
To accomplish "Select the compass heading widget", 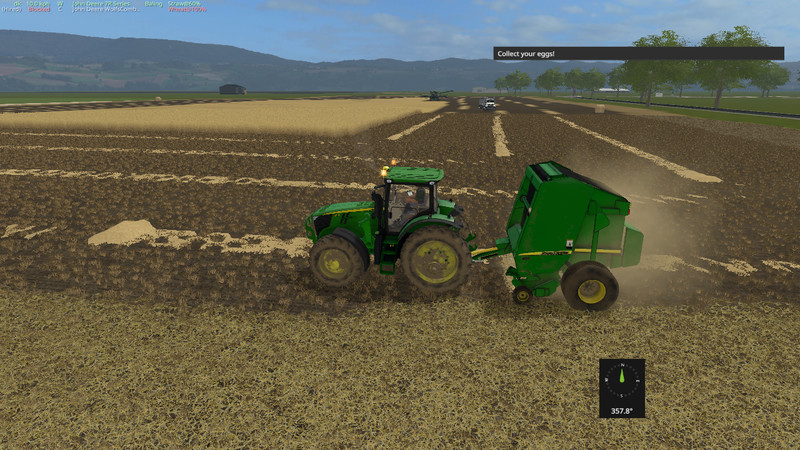I will click(x=622, y=388).
